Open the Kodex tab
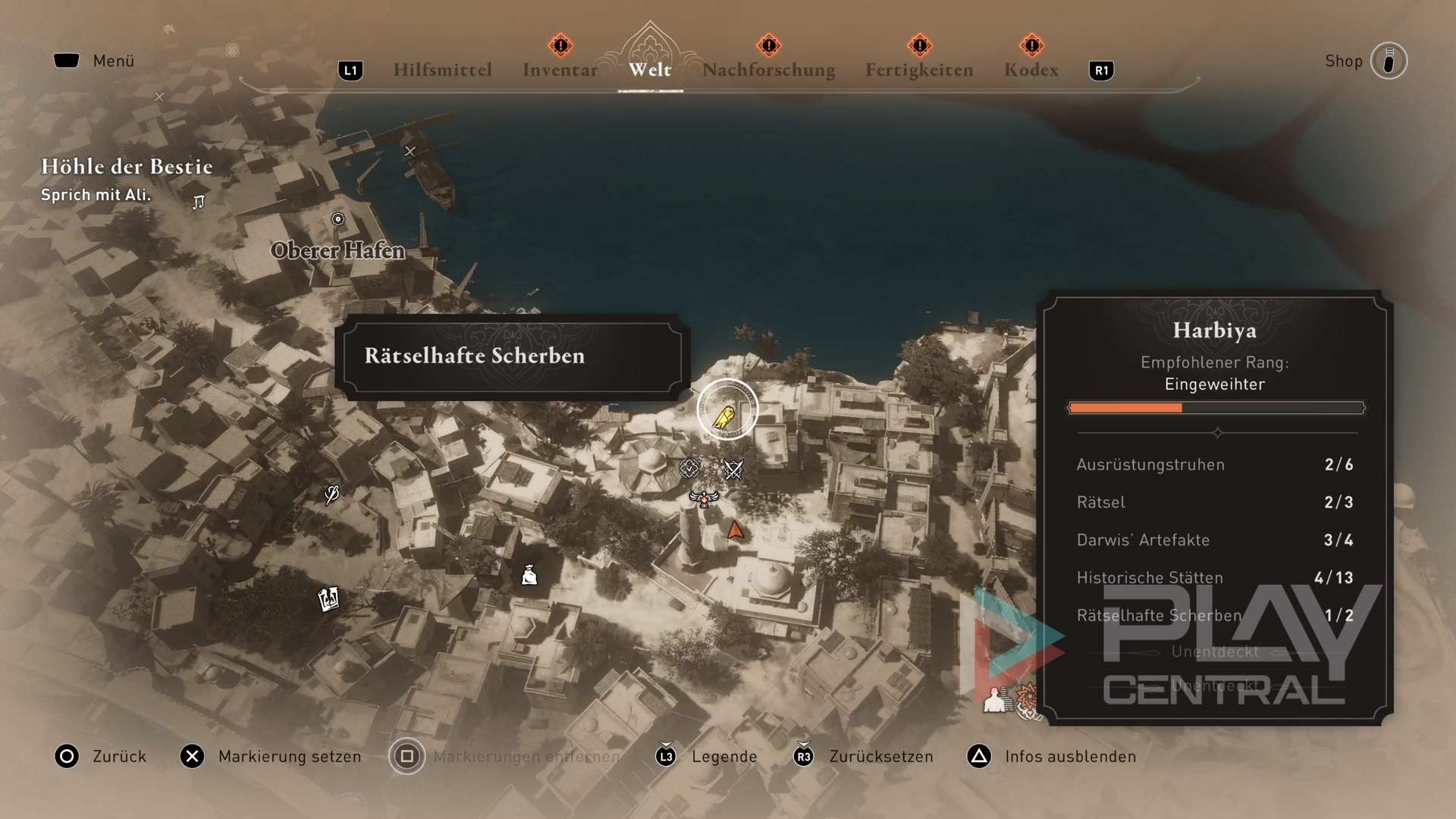This screenshot has width=1456, height=819. point(1031,70)
